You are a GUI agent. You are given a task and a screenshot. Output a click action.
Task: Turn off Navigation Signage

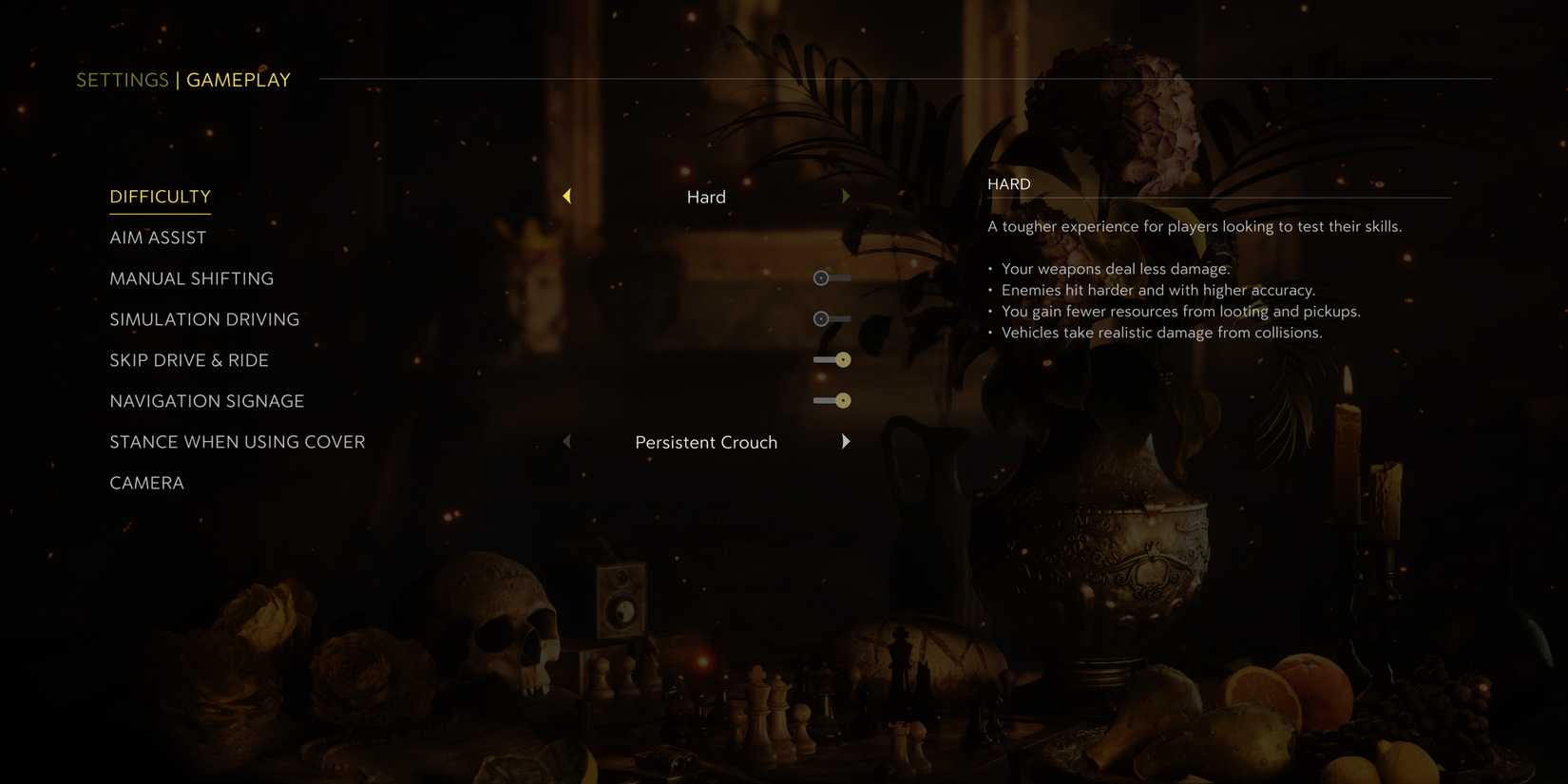point(832,400)
